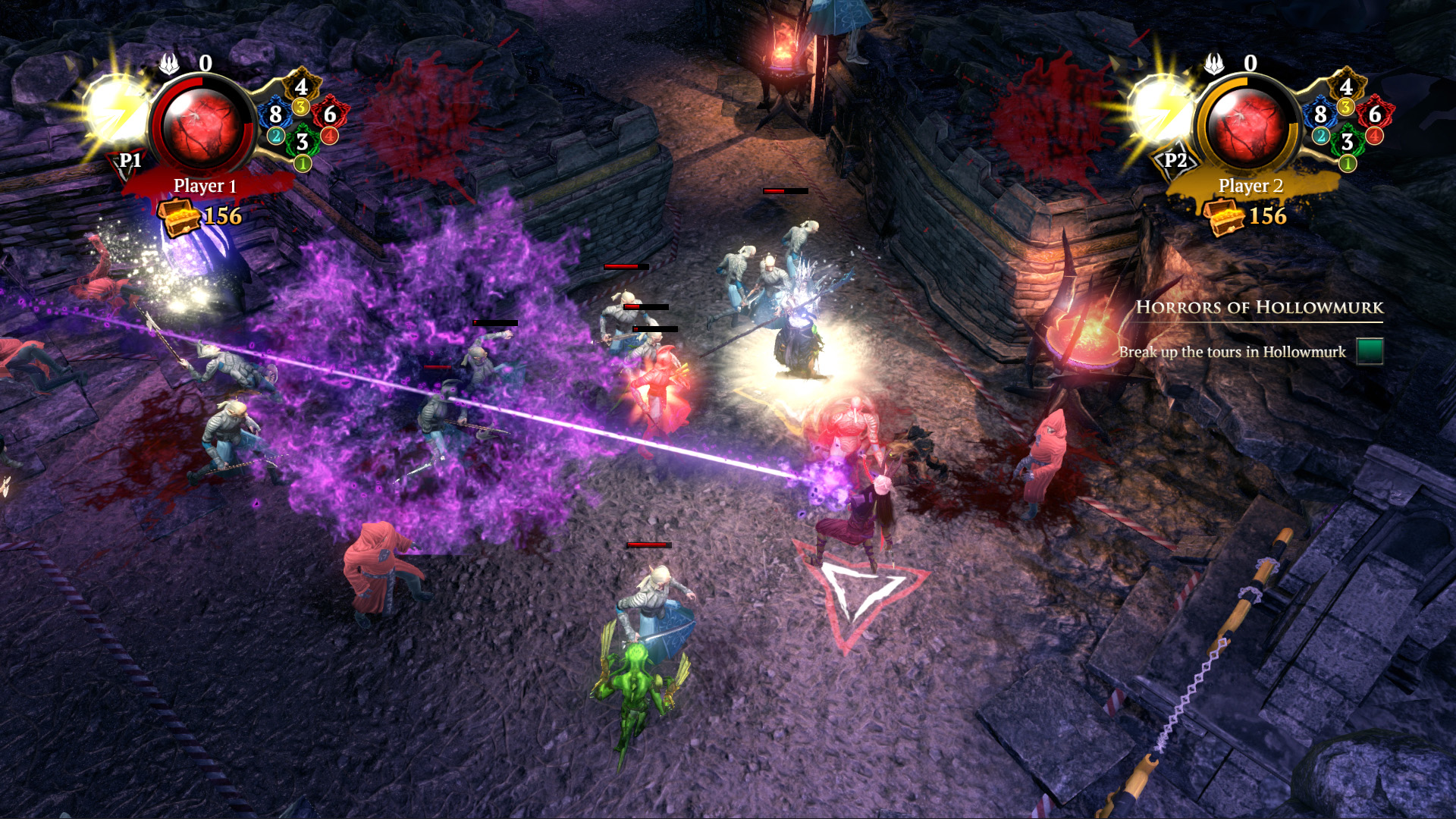This screenshot has height=819, width=1456.
Task: Click the P2 player badge
Action: [x=1175, y=161]
